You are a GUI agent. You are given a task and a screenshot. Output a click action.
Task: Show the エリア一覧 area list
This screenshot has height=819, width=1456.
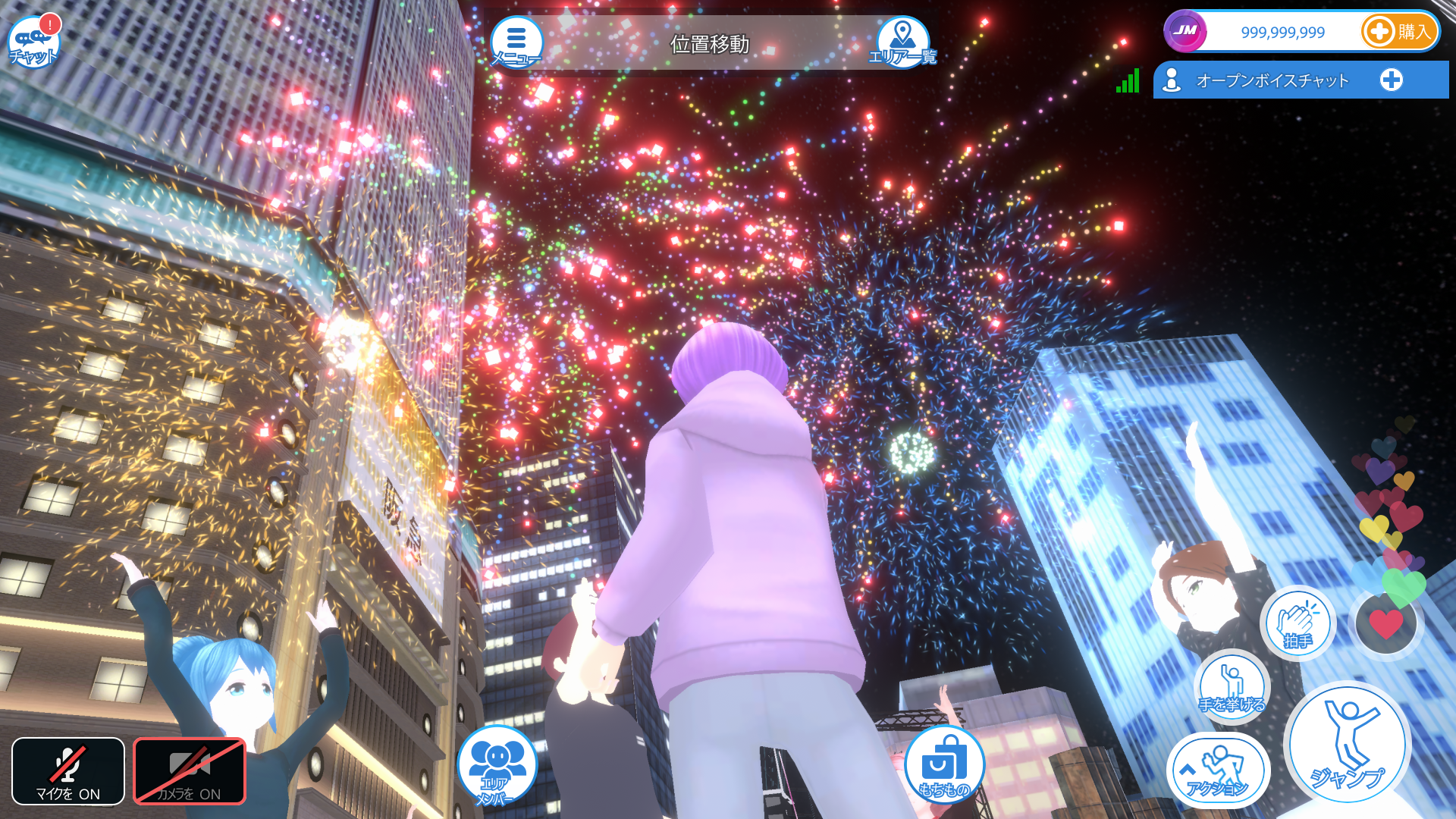click(x=902, y=42)
